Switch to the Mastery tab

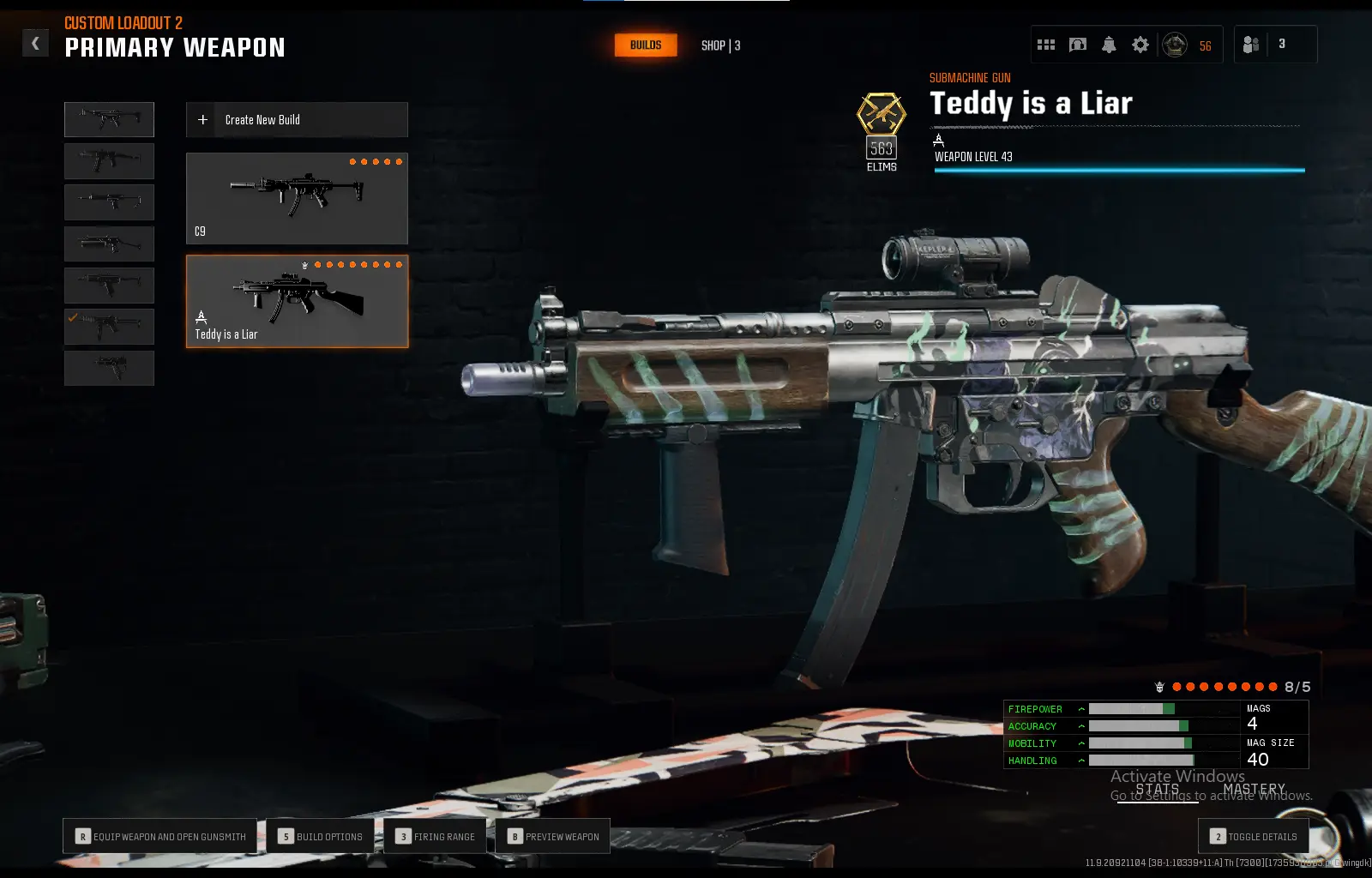pos(1255,790)
